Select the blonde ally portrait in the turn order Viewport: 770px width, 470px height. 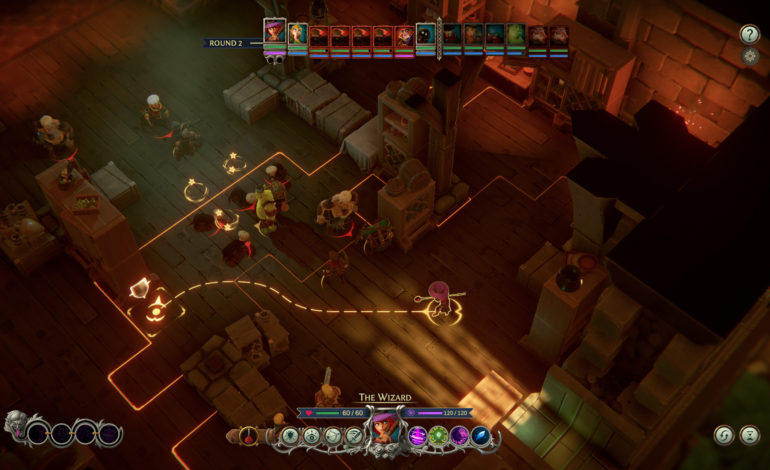point(298,36)
